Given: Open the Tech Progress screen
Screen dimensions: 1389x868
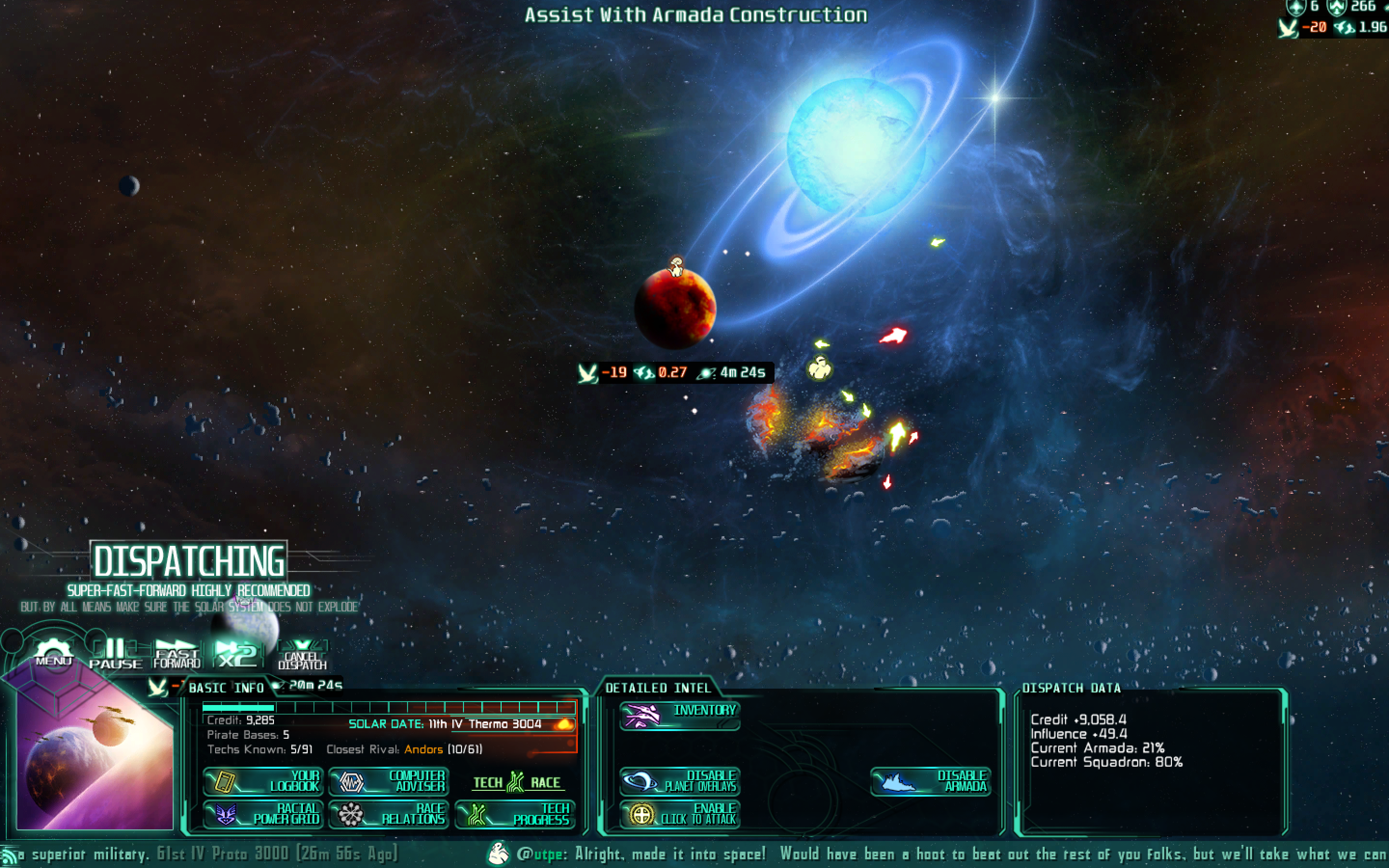Looking at the screenshot, I should 515,814.
